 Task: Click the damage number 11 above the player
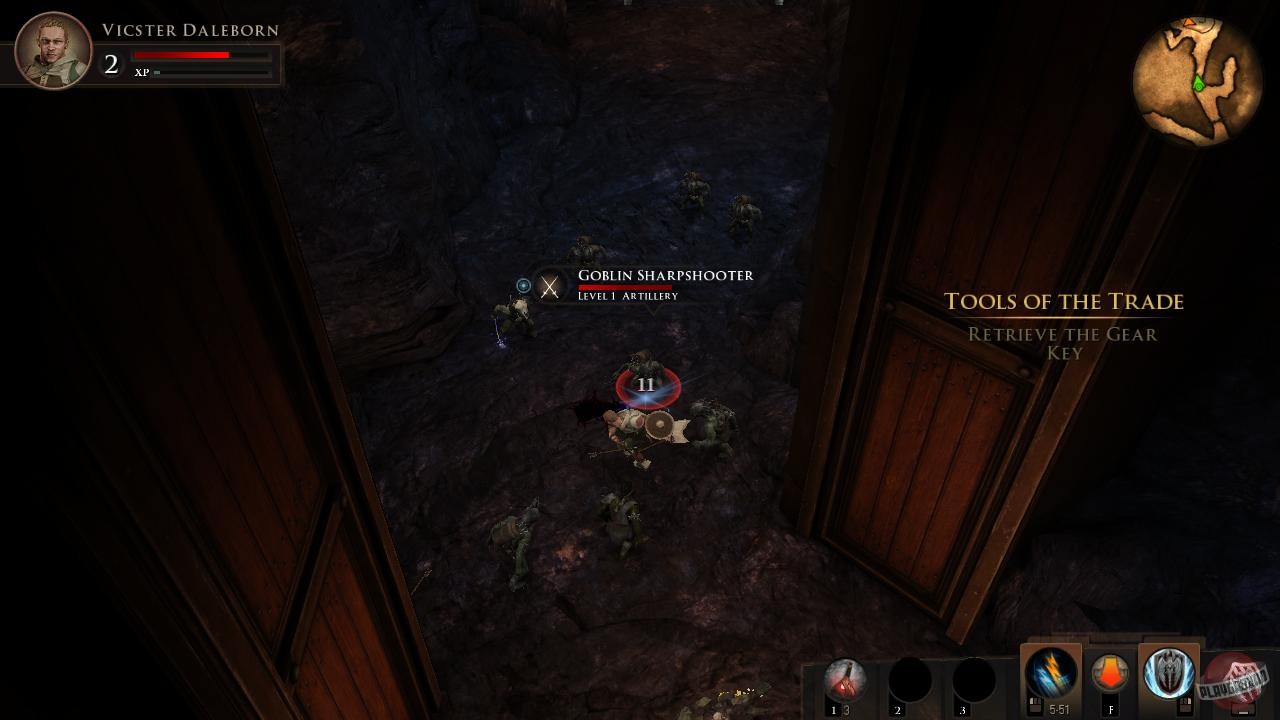[646, 383]
